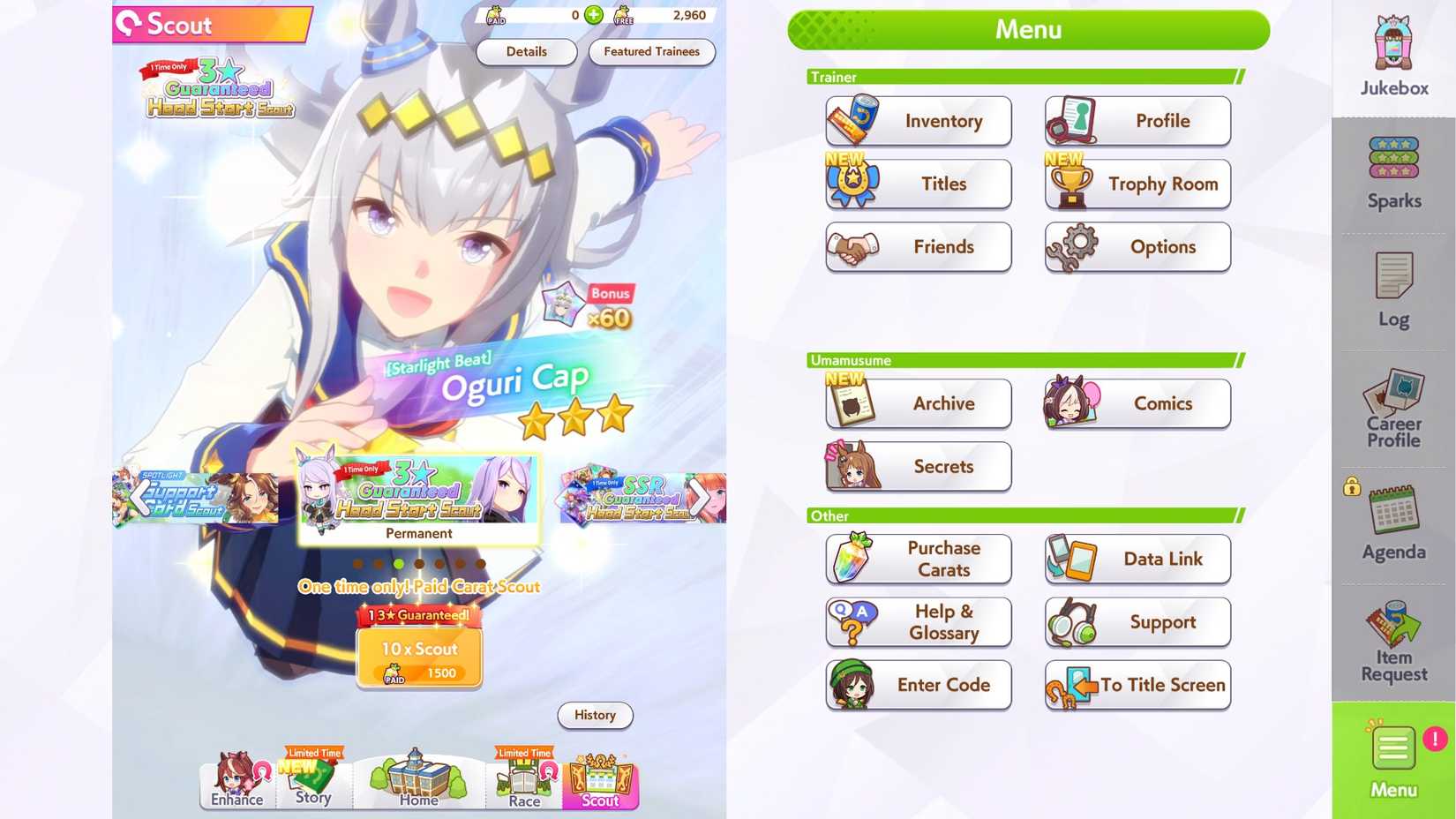The height and width of the screenshot is (819, 1456).
Task: Open the Trophy Room
Action: (1137, 184)
